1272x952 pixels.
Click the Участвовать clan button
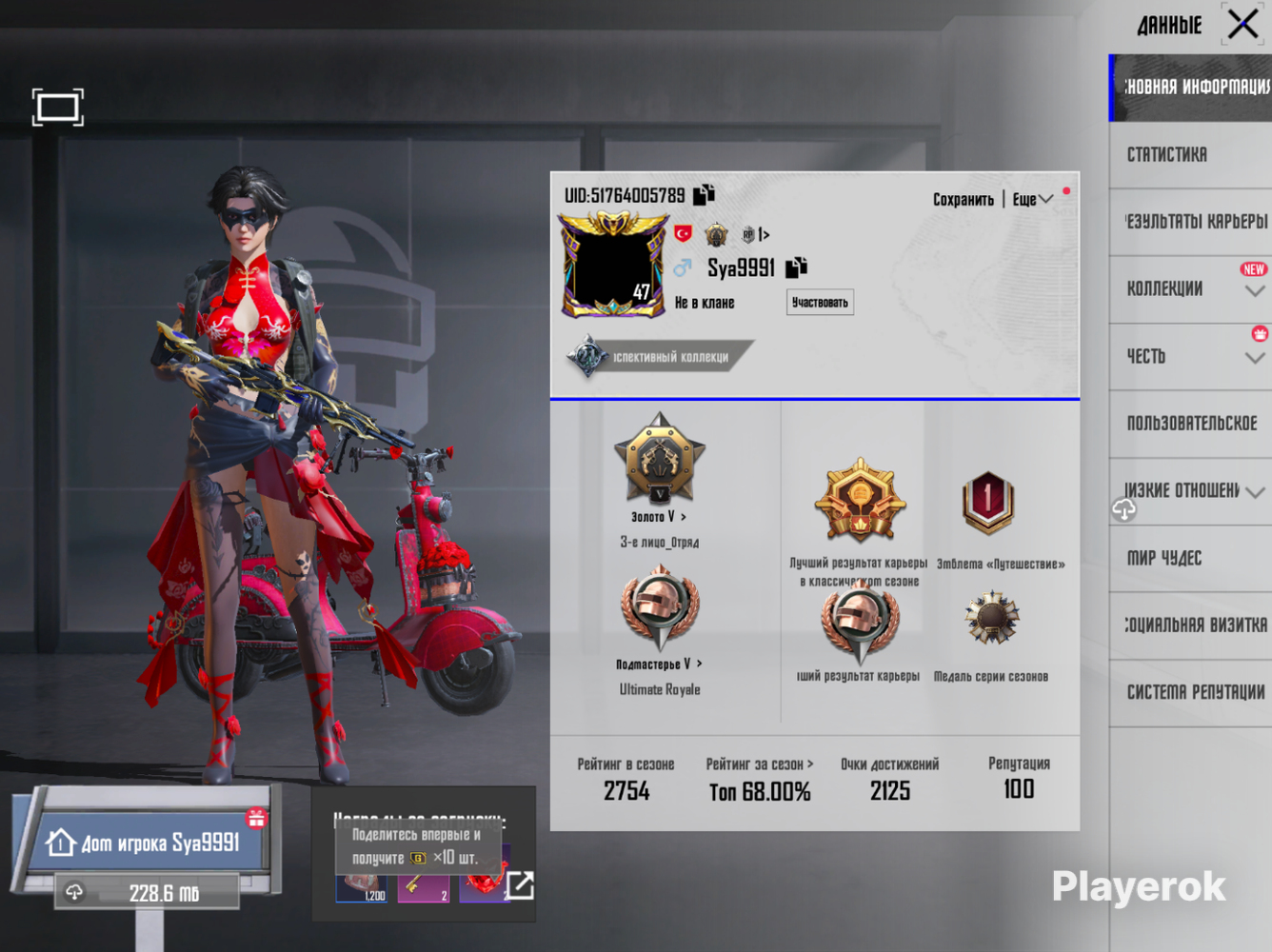820,303
